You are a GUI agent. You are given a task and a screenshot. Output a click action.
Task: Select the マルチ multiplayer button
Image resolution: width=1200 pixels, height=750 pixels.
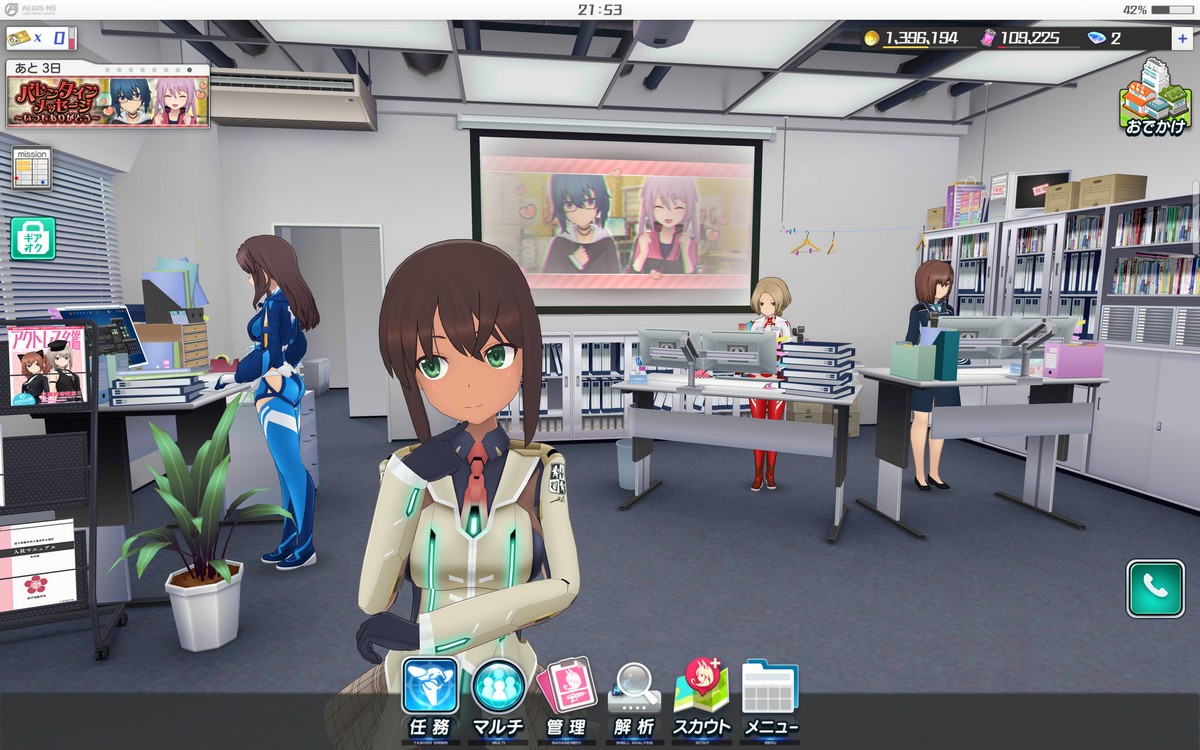tap(498, 695)
